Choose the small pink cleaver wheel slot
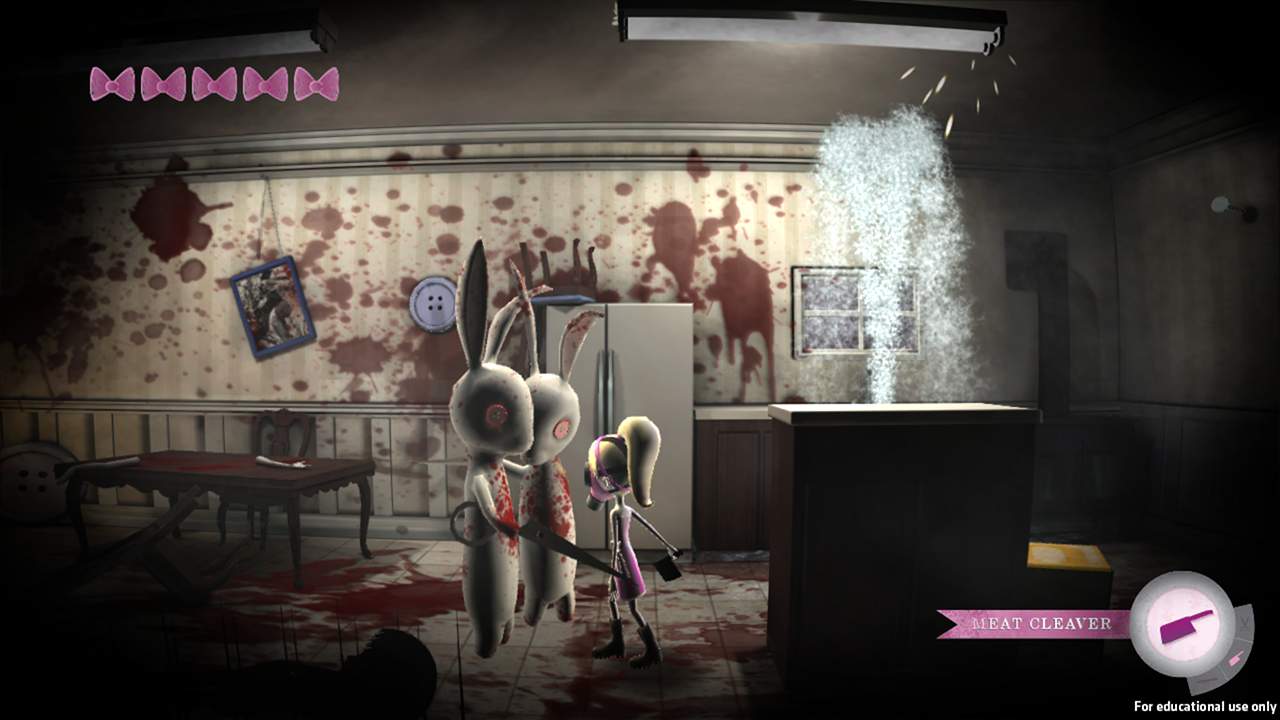 [1236, 657]
